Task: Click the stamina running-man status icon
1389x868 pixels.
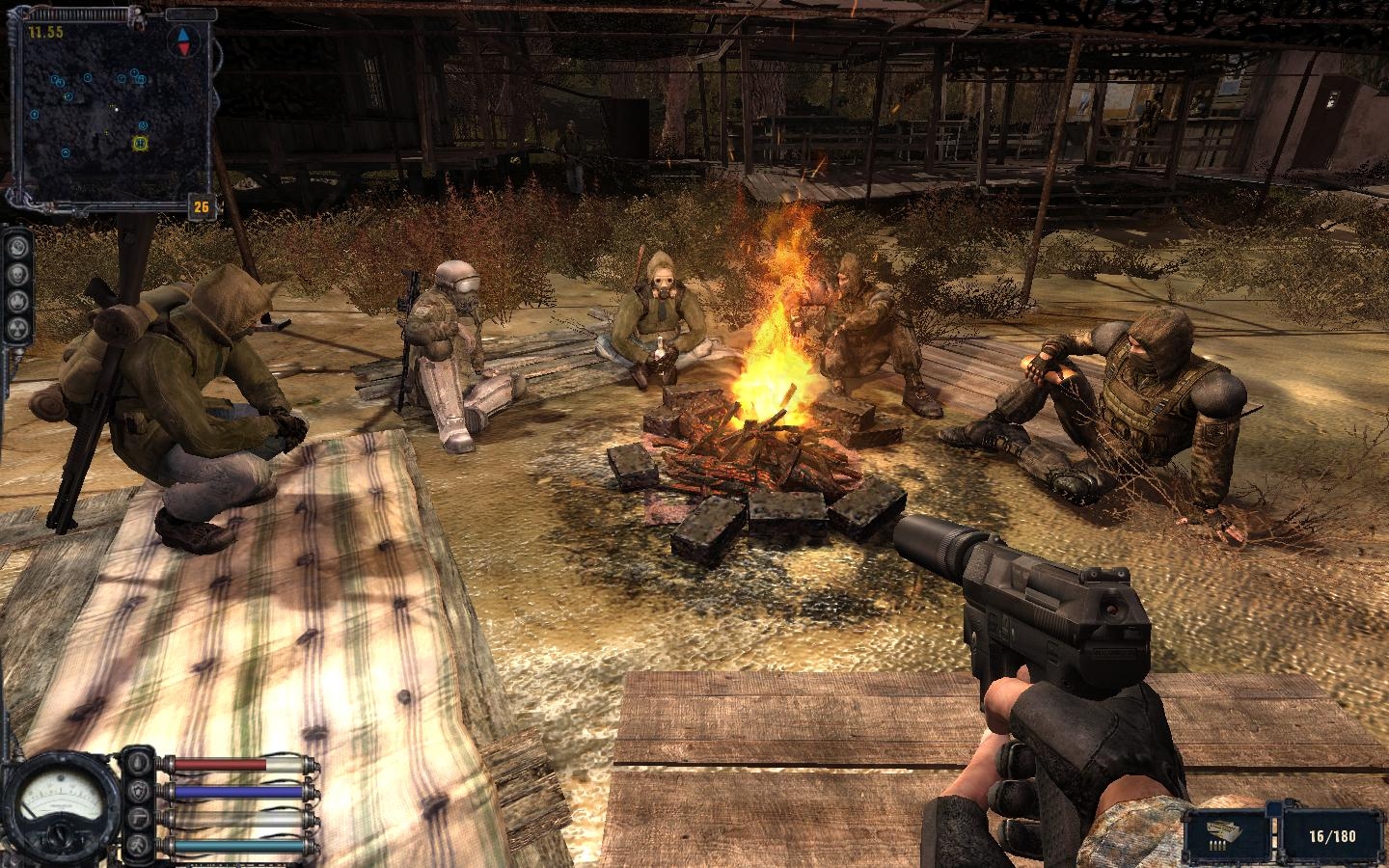Action: [x=137, y=845]
